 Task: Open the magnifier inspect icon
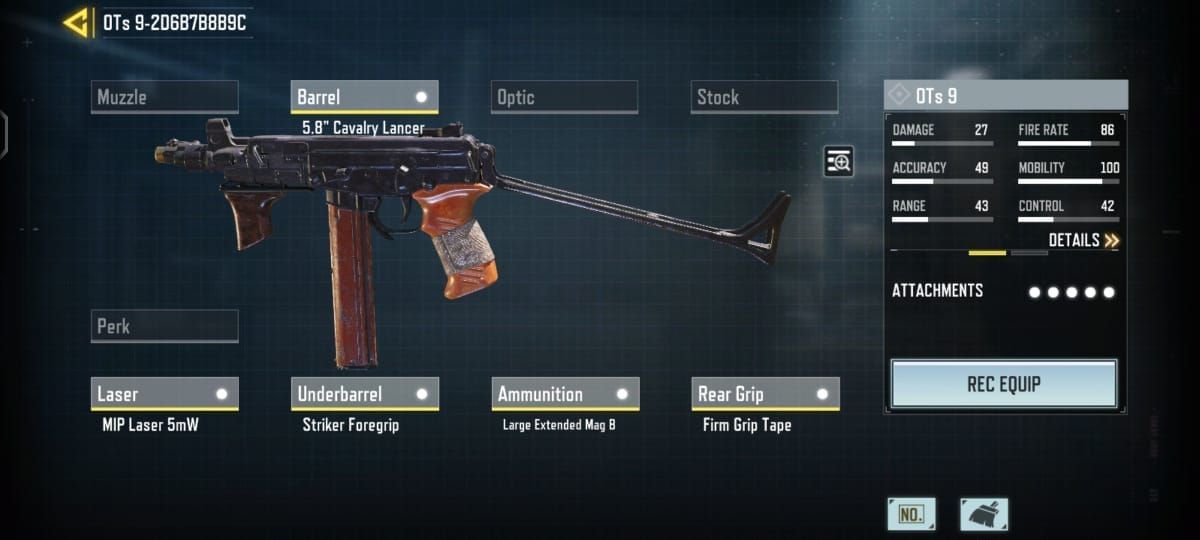point(838,161)
